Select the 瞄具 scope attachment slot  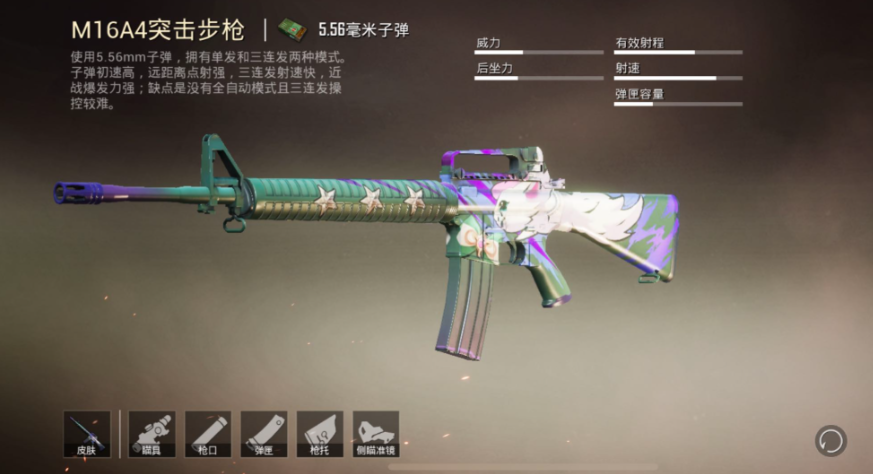coord(151,434)
